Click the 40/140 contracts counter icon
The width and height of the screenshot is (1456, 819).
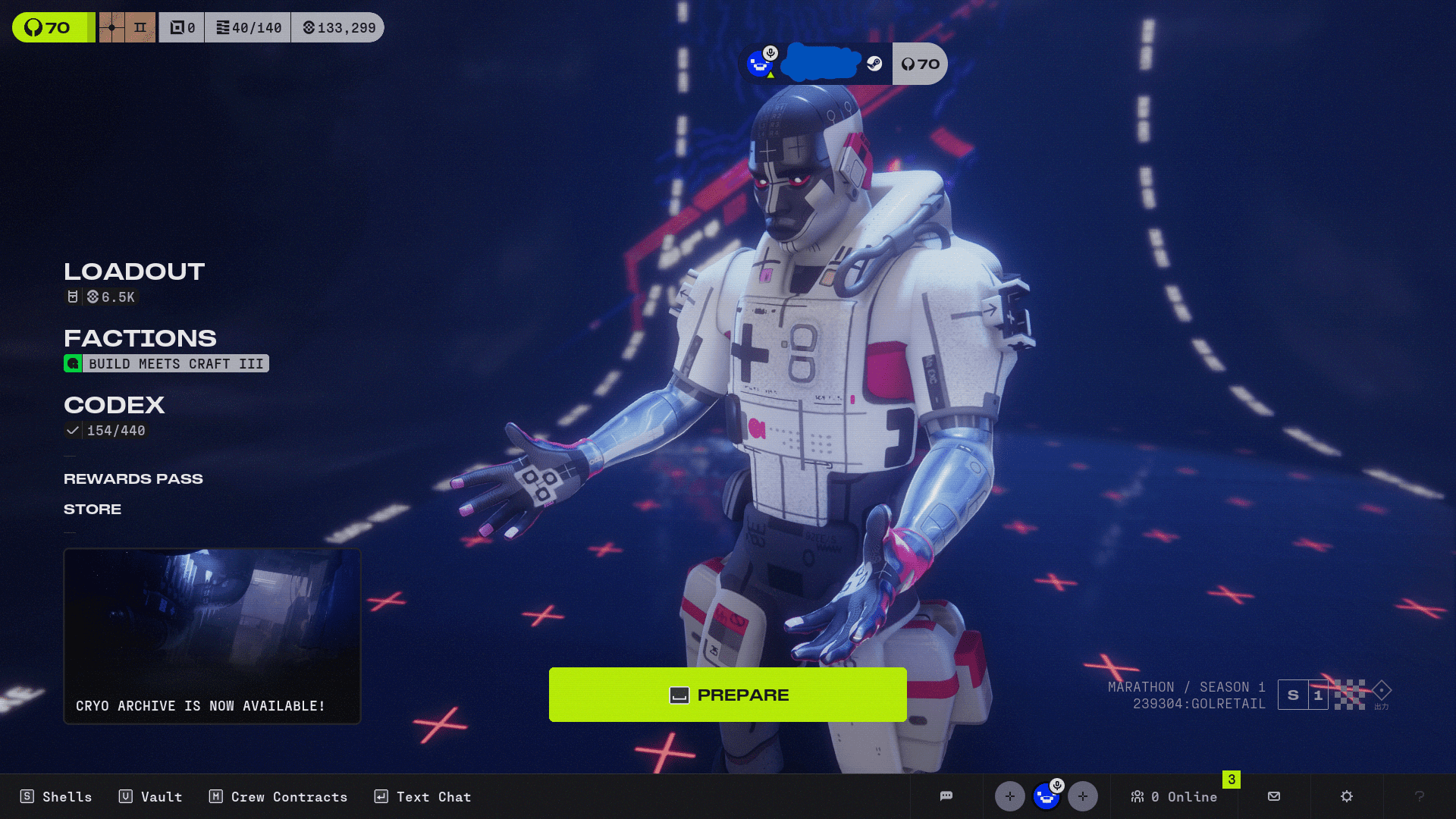click(248, 27)
